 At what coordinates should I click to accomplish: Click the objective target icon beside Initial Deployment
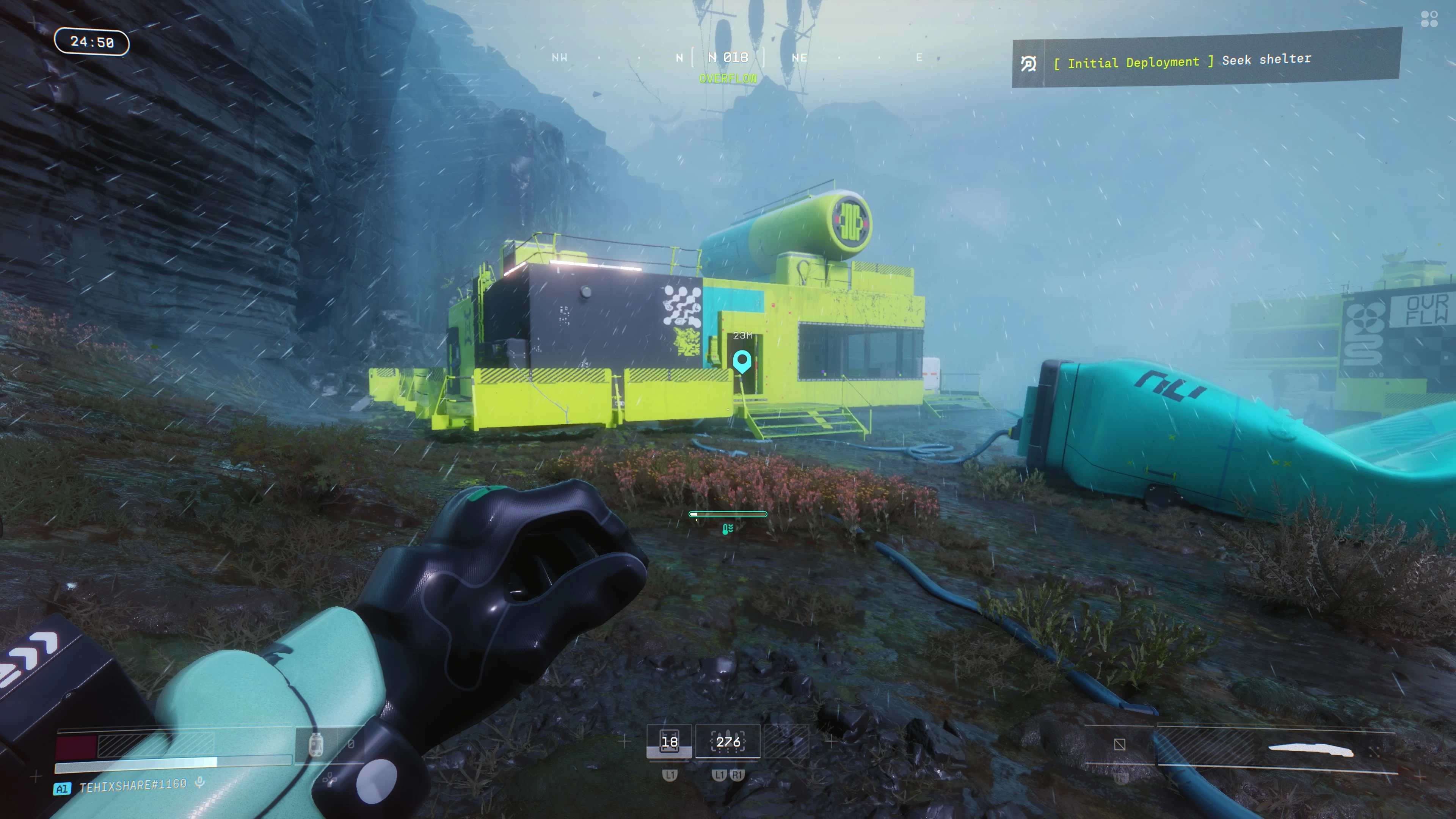coord(1029,64)
